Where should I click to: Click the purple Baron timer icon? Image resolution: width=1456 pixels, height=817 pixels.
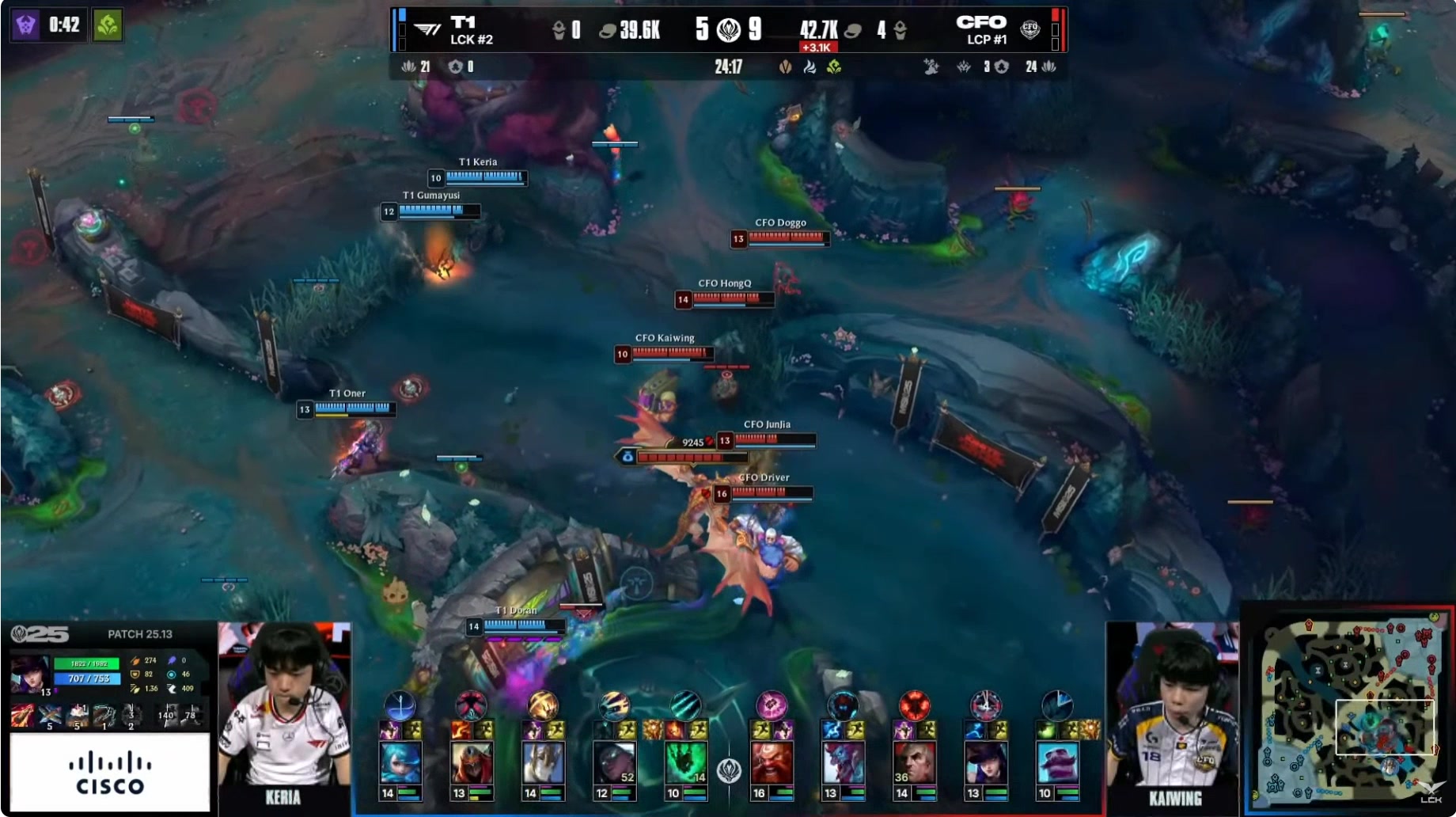[x=26, y=25]
